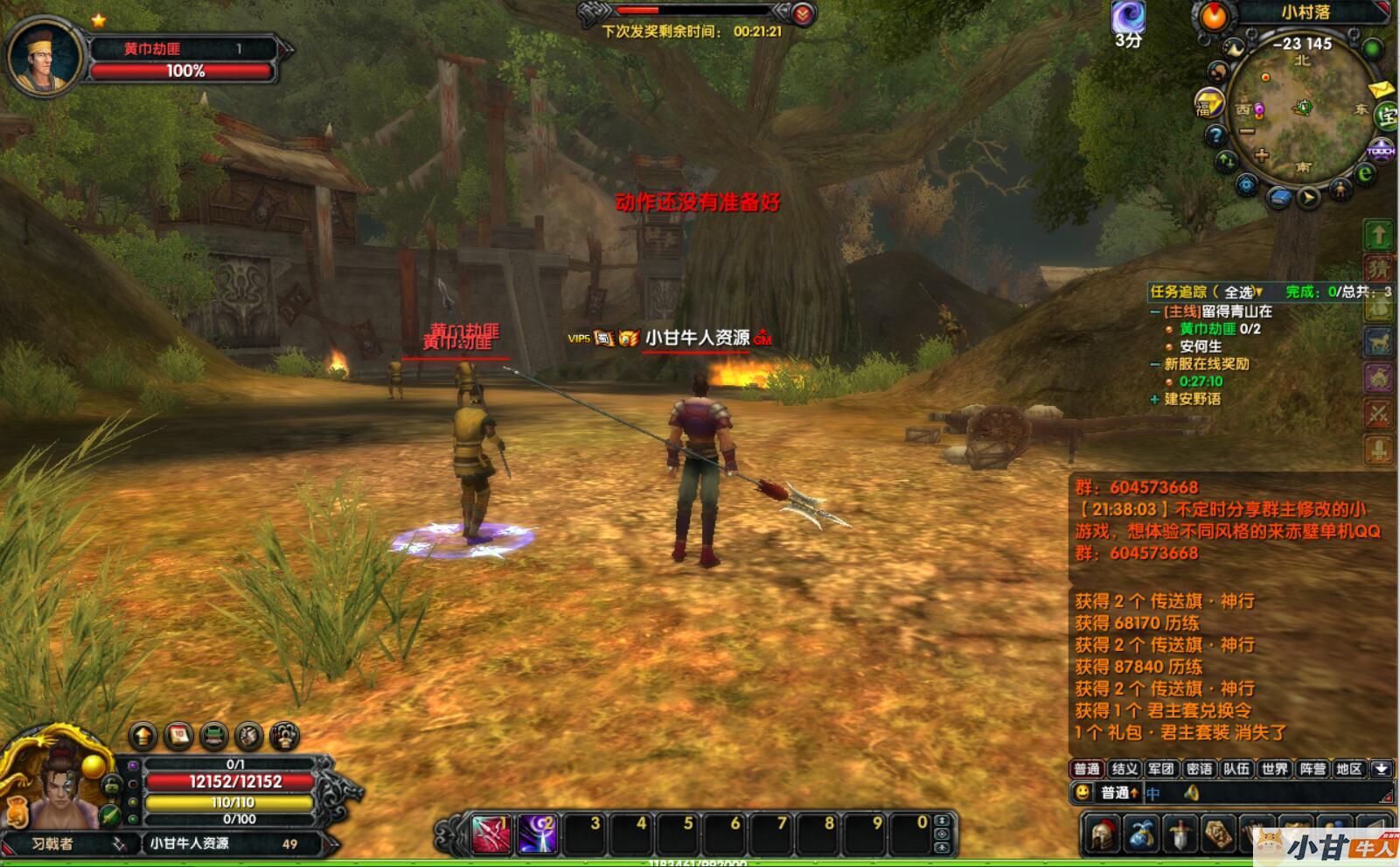1400x867 pixels.
Task: Open the calendar icon above health bar
Action: [178, 737]
